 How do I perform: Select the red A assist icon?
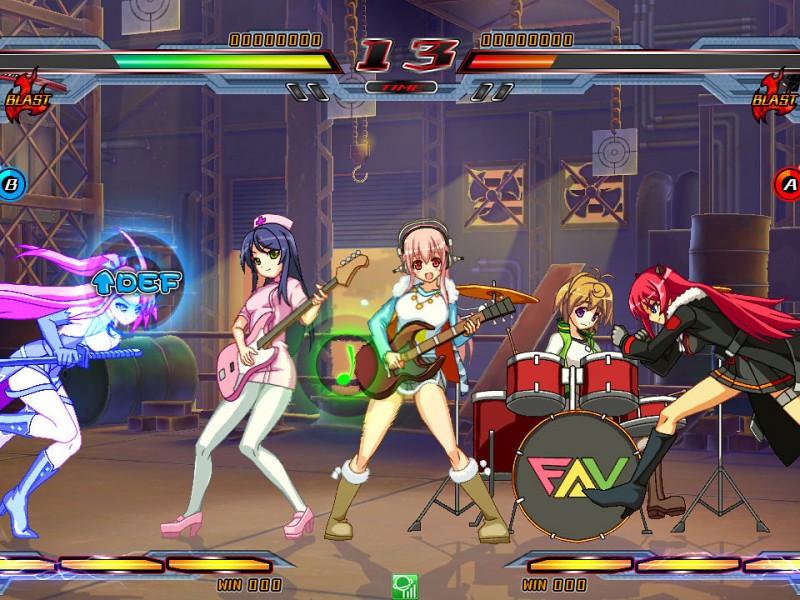point(789,183)
